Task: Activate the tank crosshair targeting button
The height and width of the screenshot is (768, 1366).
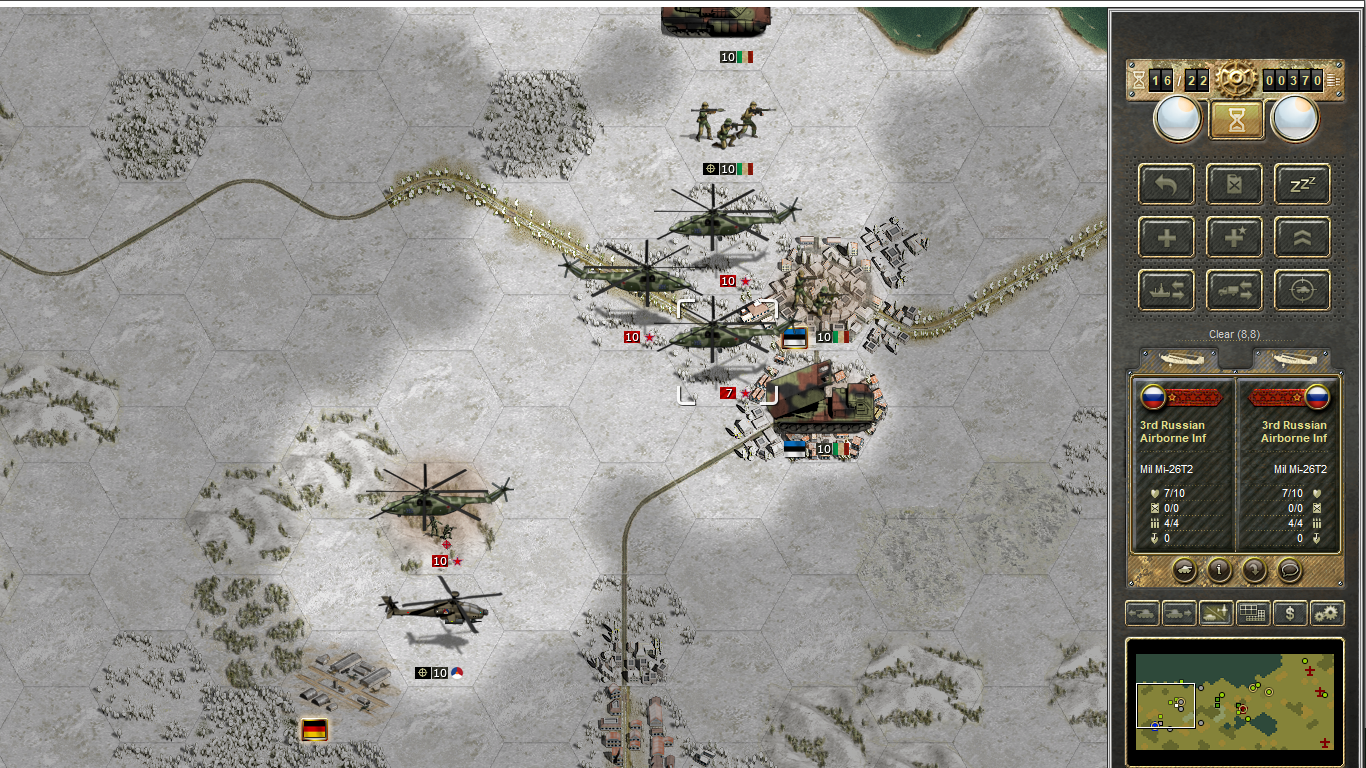Action: click(x=1302, y=290)
